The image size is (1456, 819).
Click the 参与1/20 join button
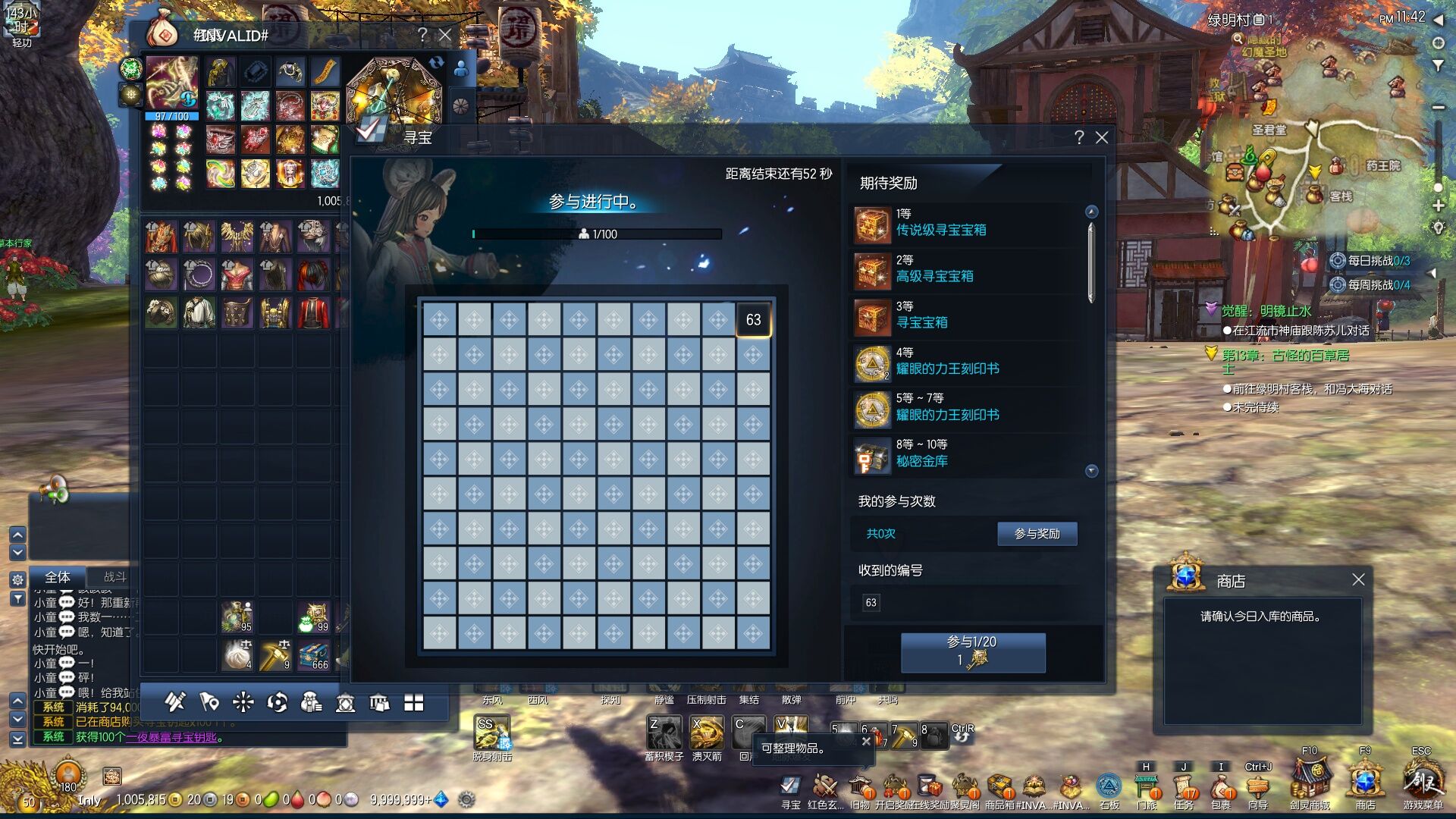coord(972,652)
